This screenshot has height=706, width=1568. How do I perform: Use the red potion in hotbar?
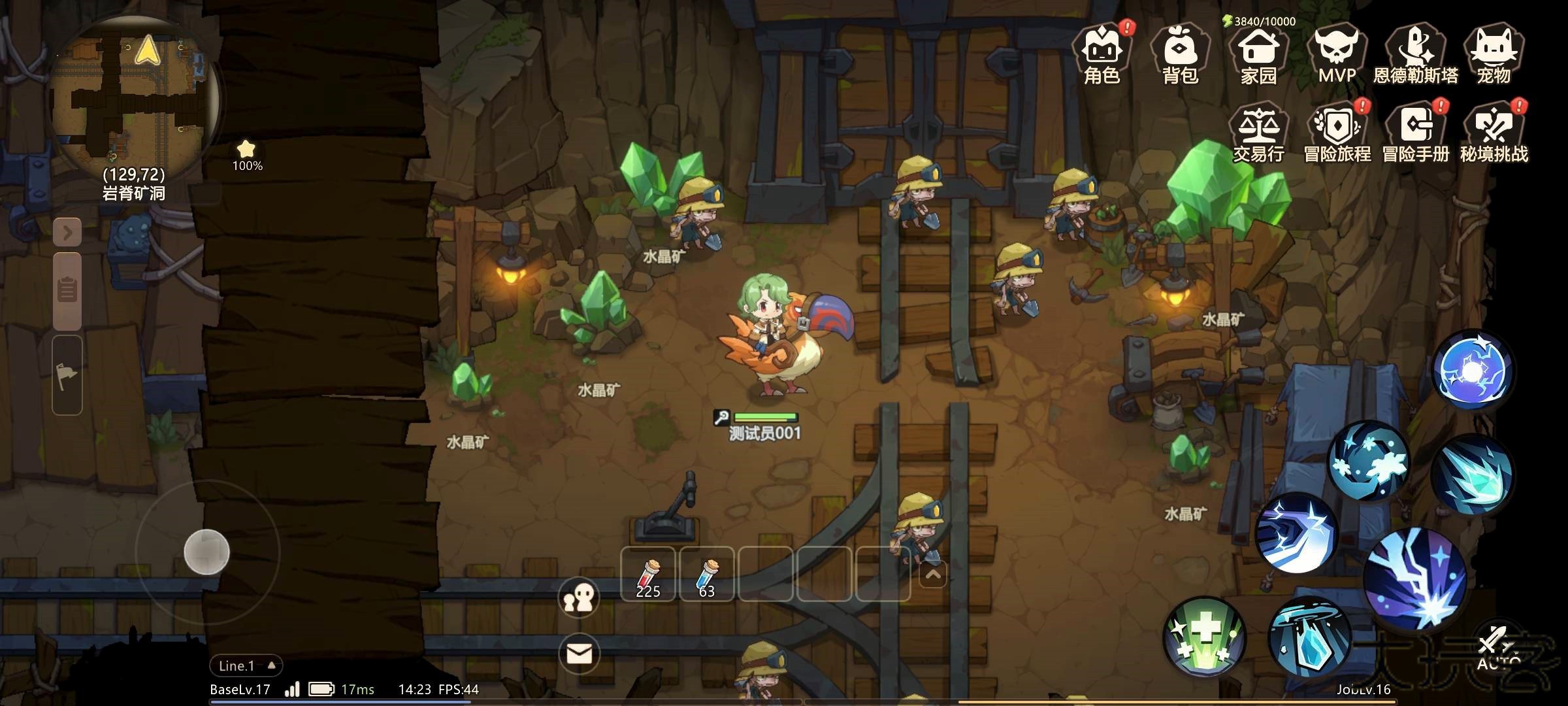tap(648, 575)
